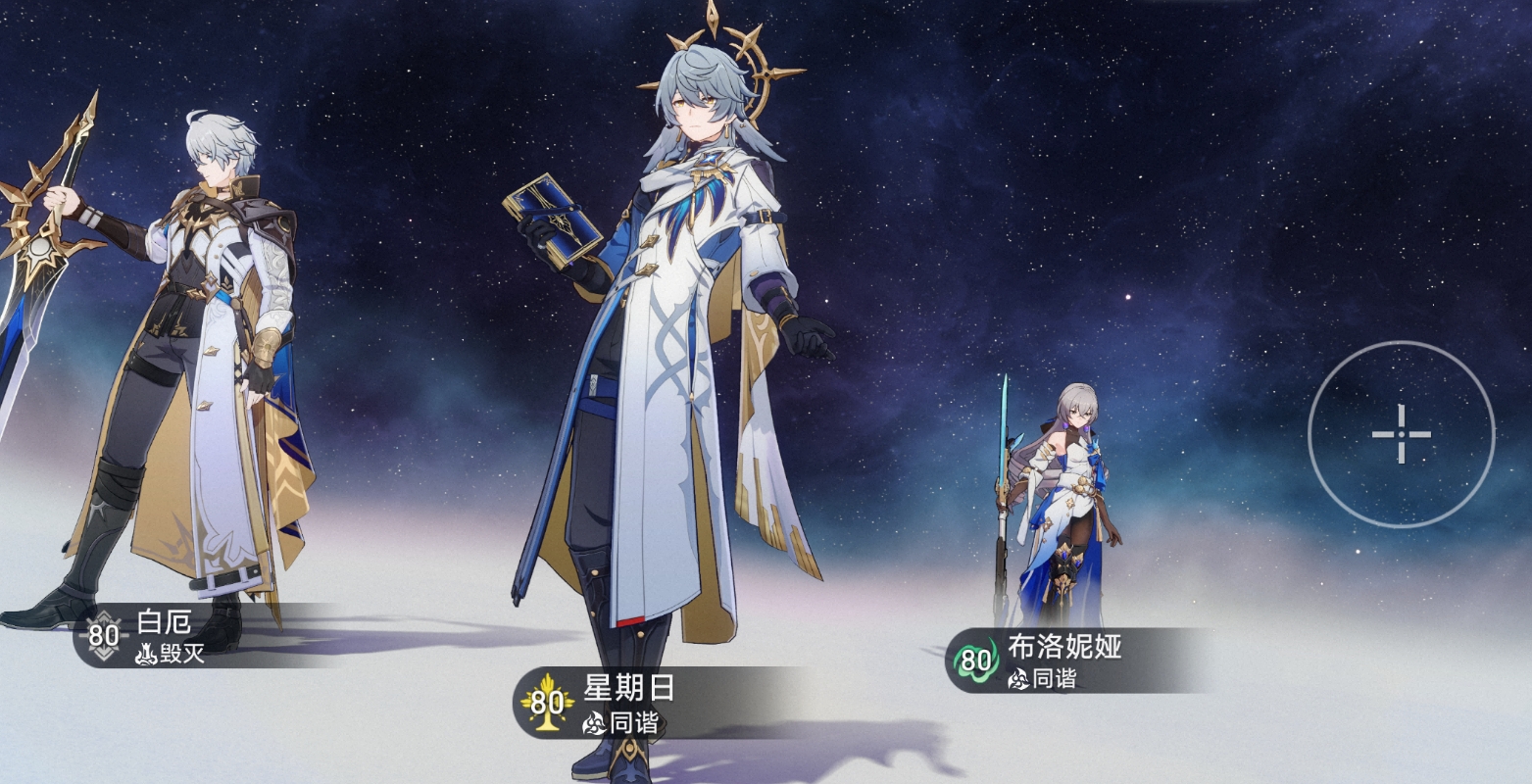Click the 同谐 path icon under 布洛妮娅
This screenshot has height=784, width=1532.
point(1019,678)
